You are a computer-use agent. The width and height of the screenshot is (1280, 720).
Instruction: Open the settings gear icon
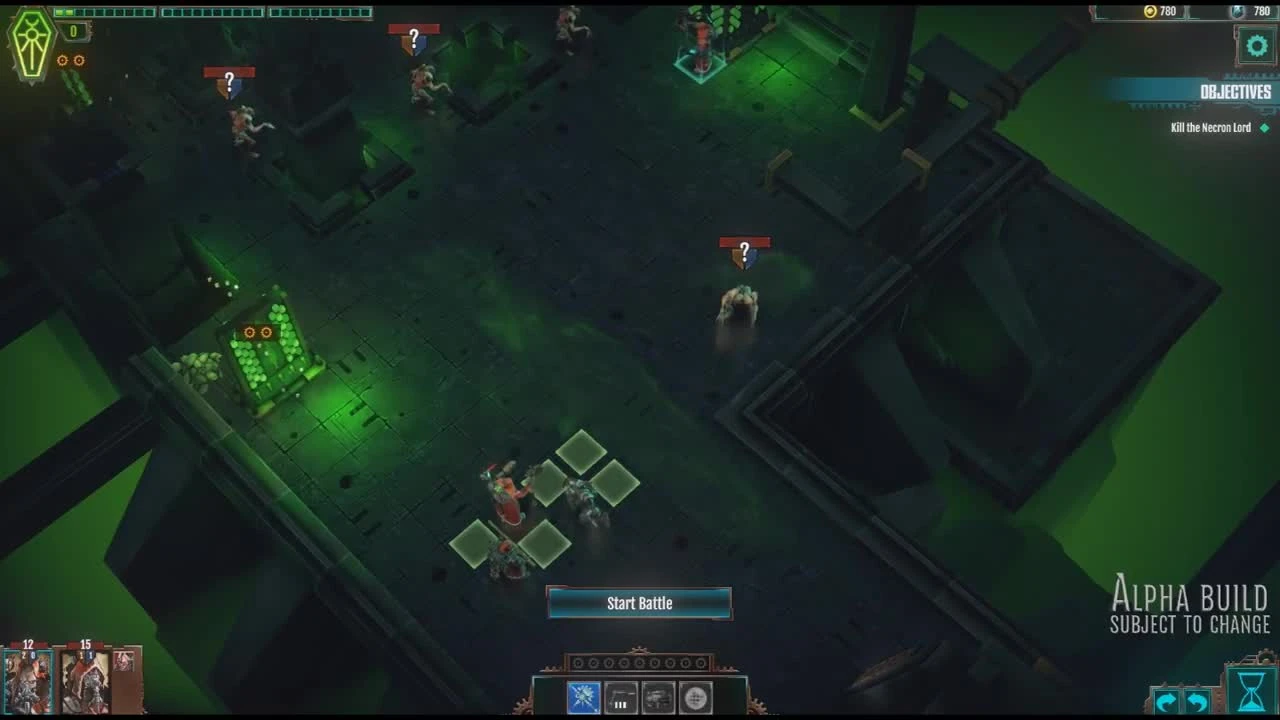[1257, 45]
